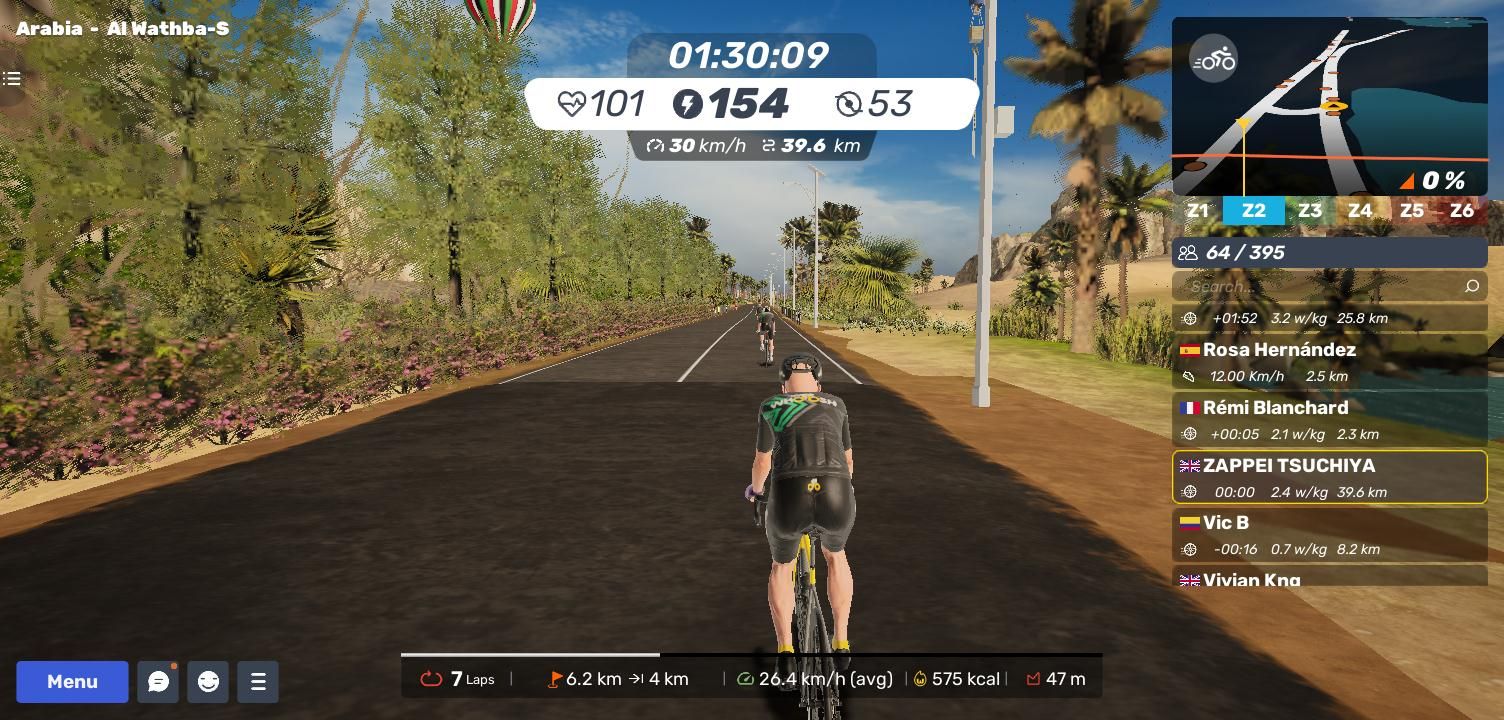Open the three-line list button beside emotes
The height and width of the screenshot is (720, 1504).
point(258,682)
